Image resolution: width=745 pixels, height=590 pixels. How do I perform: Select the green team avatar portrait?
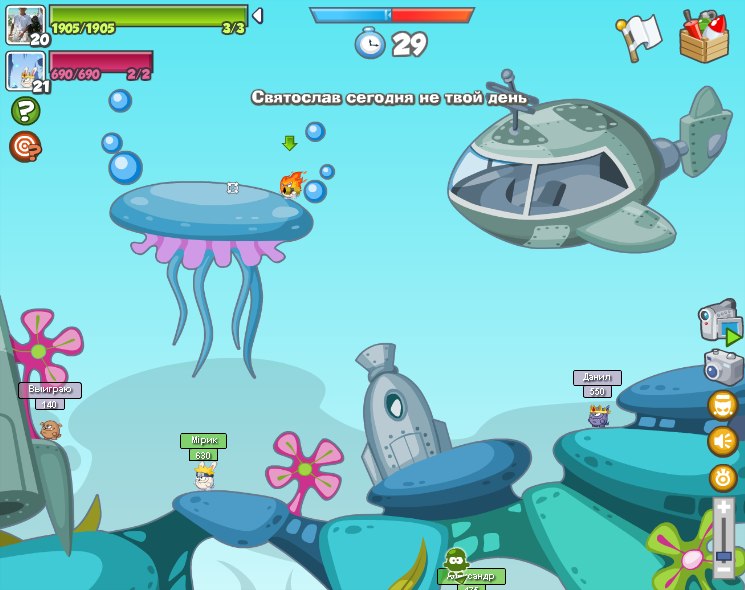click(24, 24)
